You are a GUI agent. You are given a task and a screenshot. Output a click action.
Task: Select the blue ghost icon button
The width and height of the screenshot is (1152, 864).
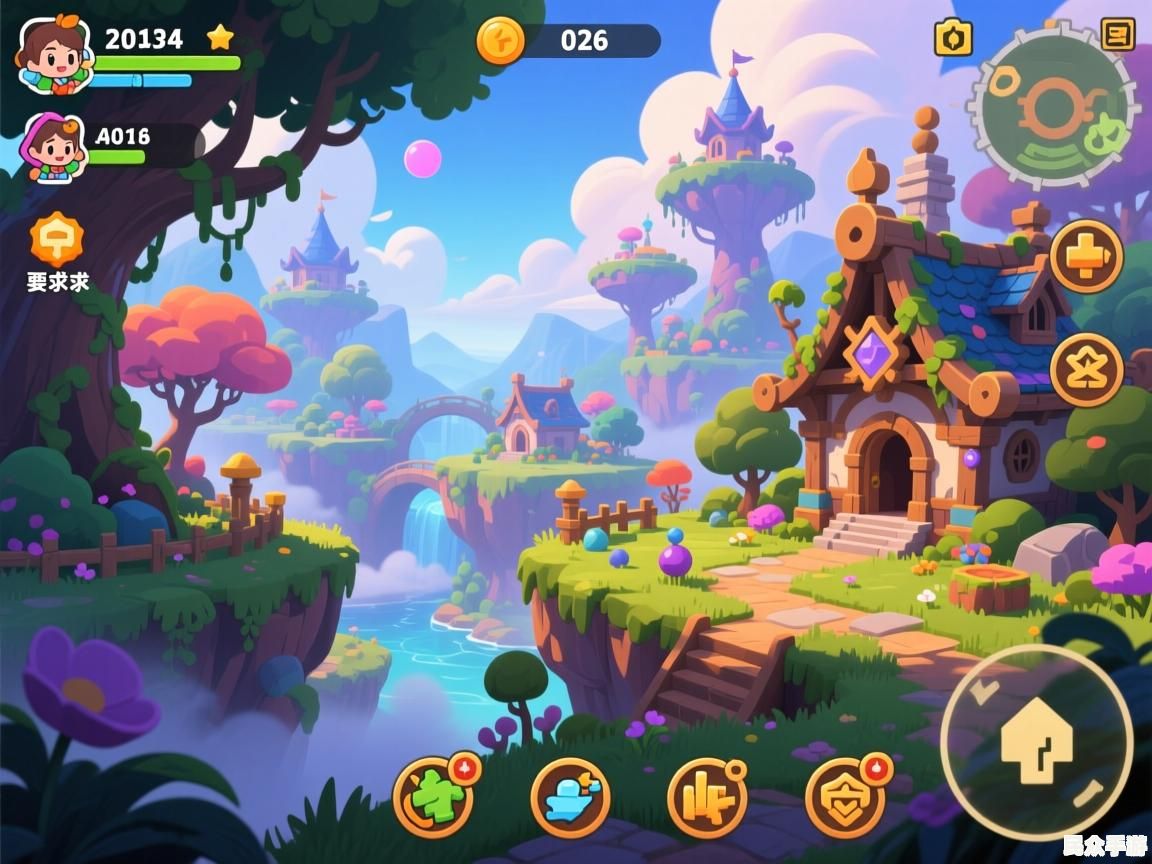[x=570, y=797]
